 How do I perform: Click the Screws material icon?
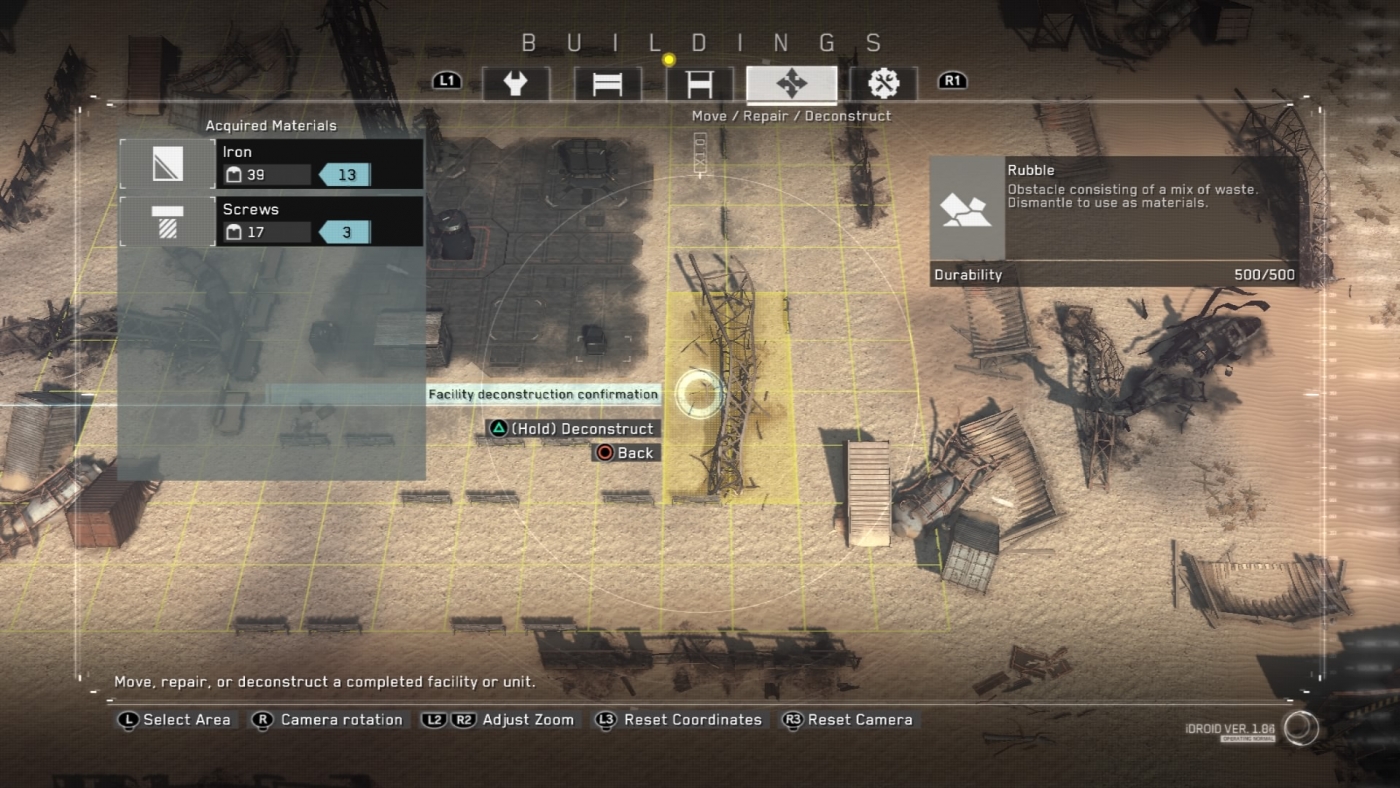coord(166,221)
